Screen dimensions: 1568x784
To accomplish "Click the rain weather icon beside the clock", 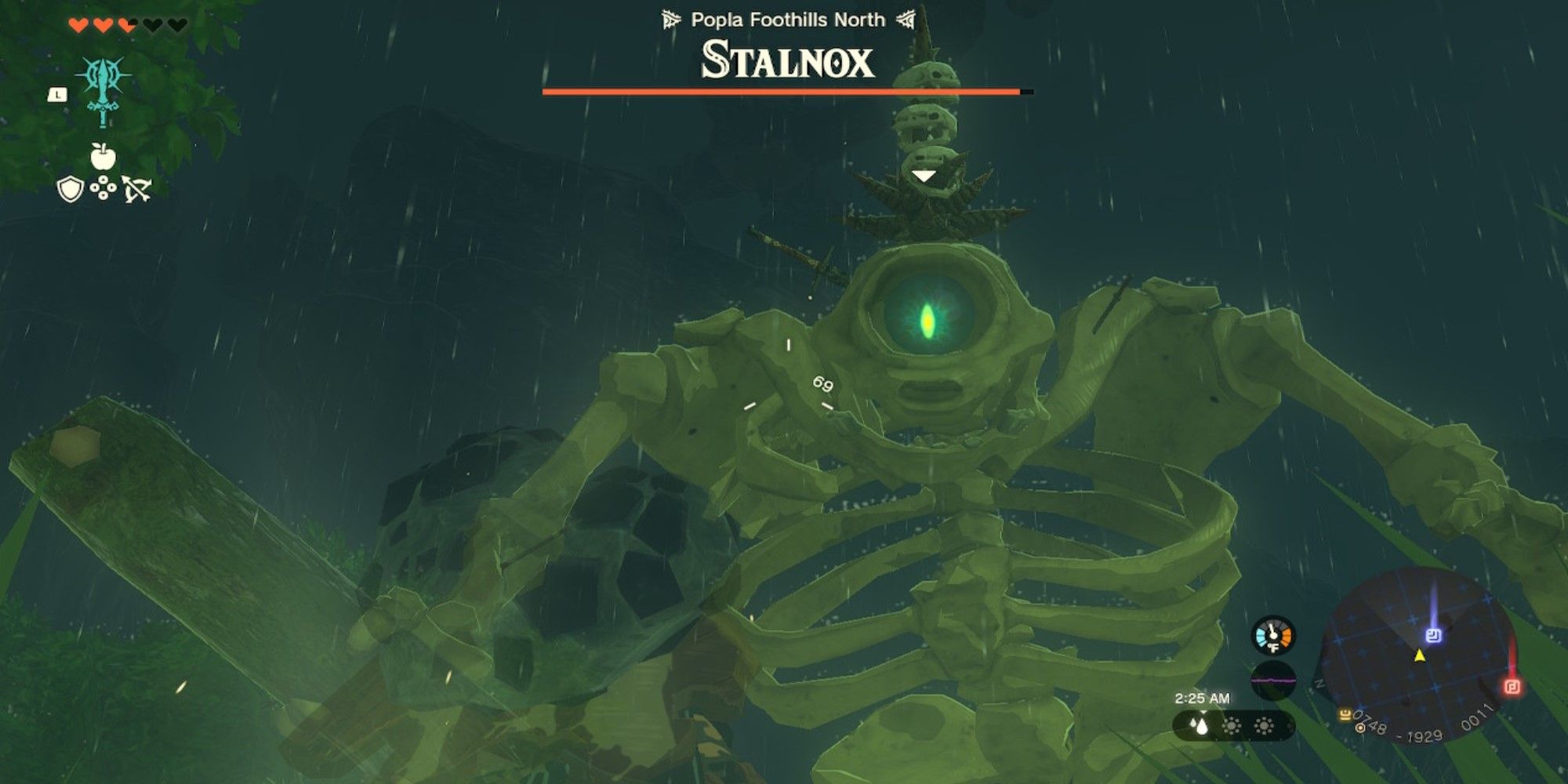I will point(1201,727).
